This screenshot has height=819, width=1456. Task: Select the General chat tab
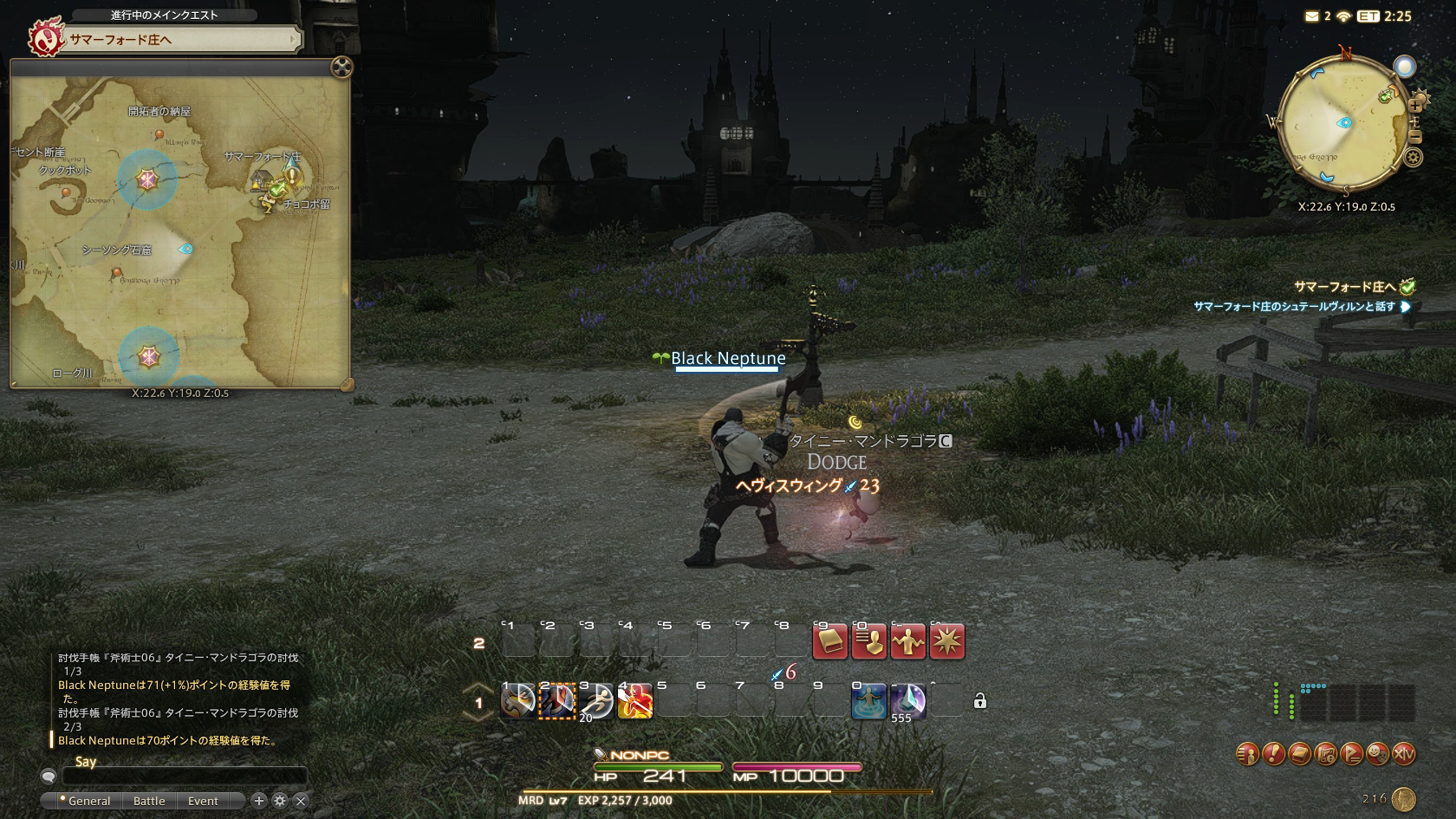[x=88, y=801]
